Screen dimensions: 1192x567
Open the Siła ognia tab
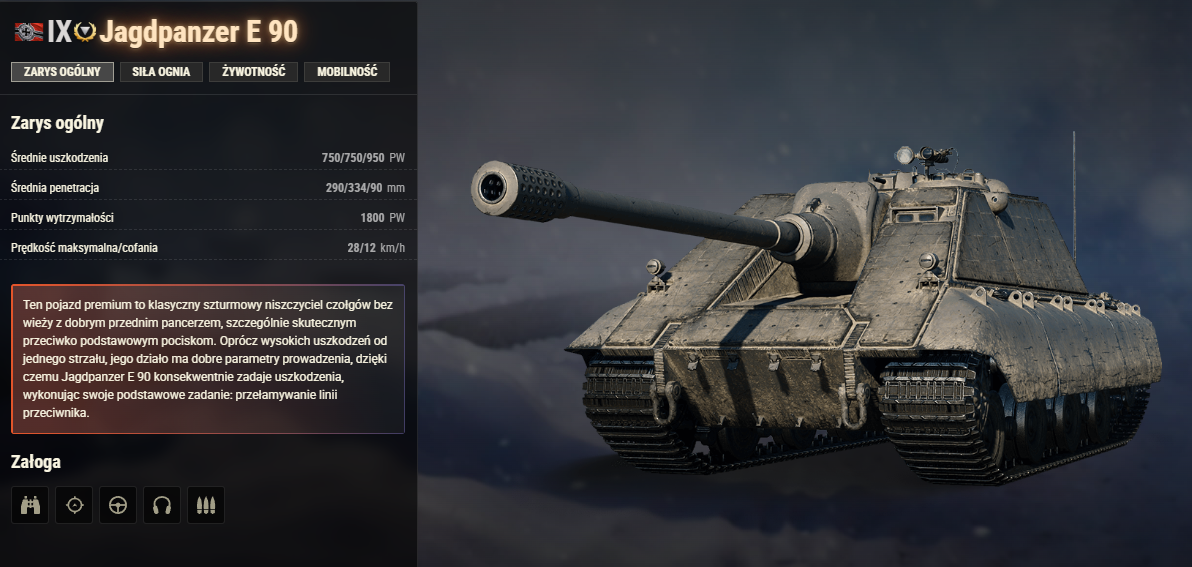coord(161,72)
